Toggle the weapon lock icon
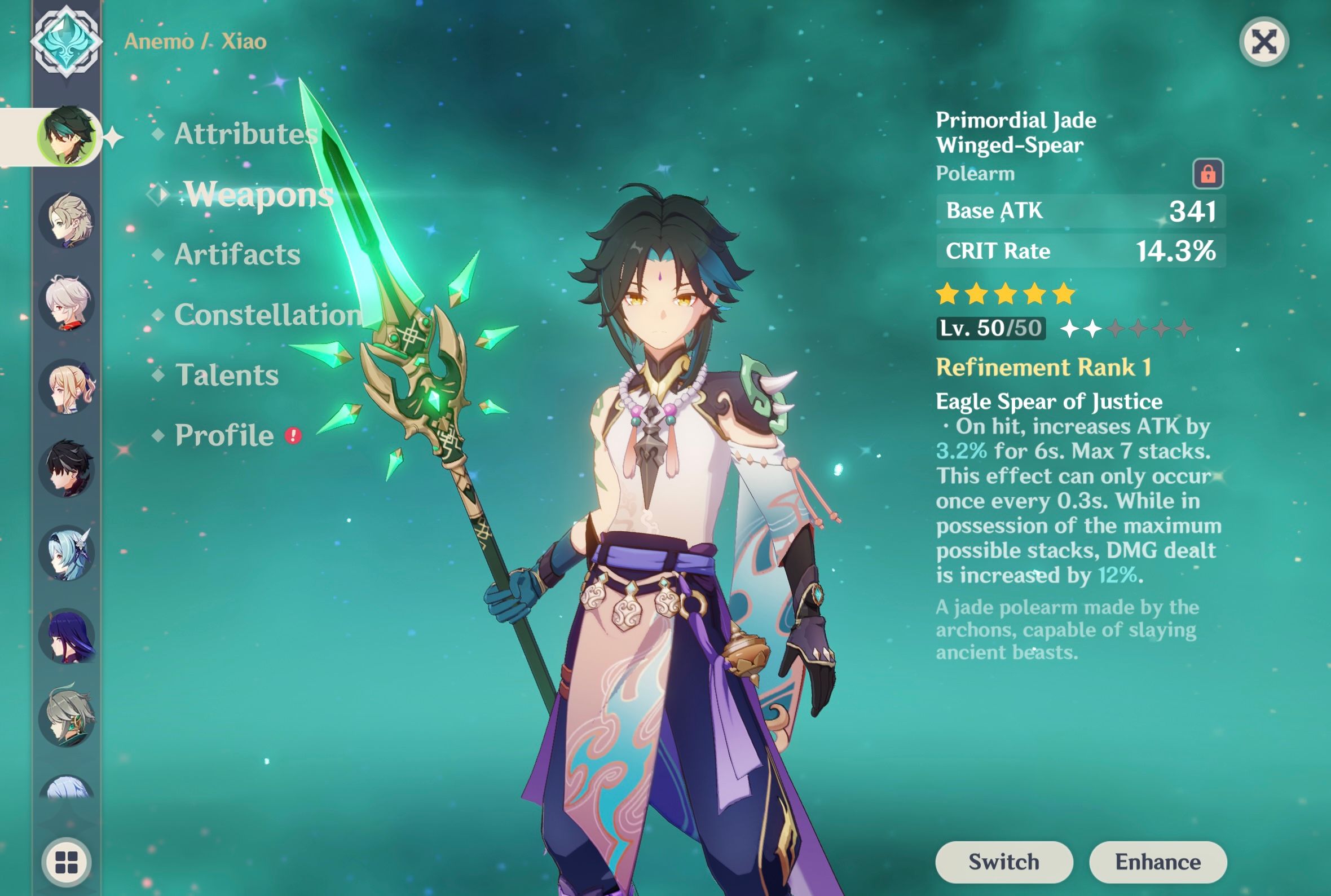 [x=1207, y=174]
